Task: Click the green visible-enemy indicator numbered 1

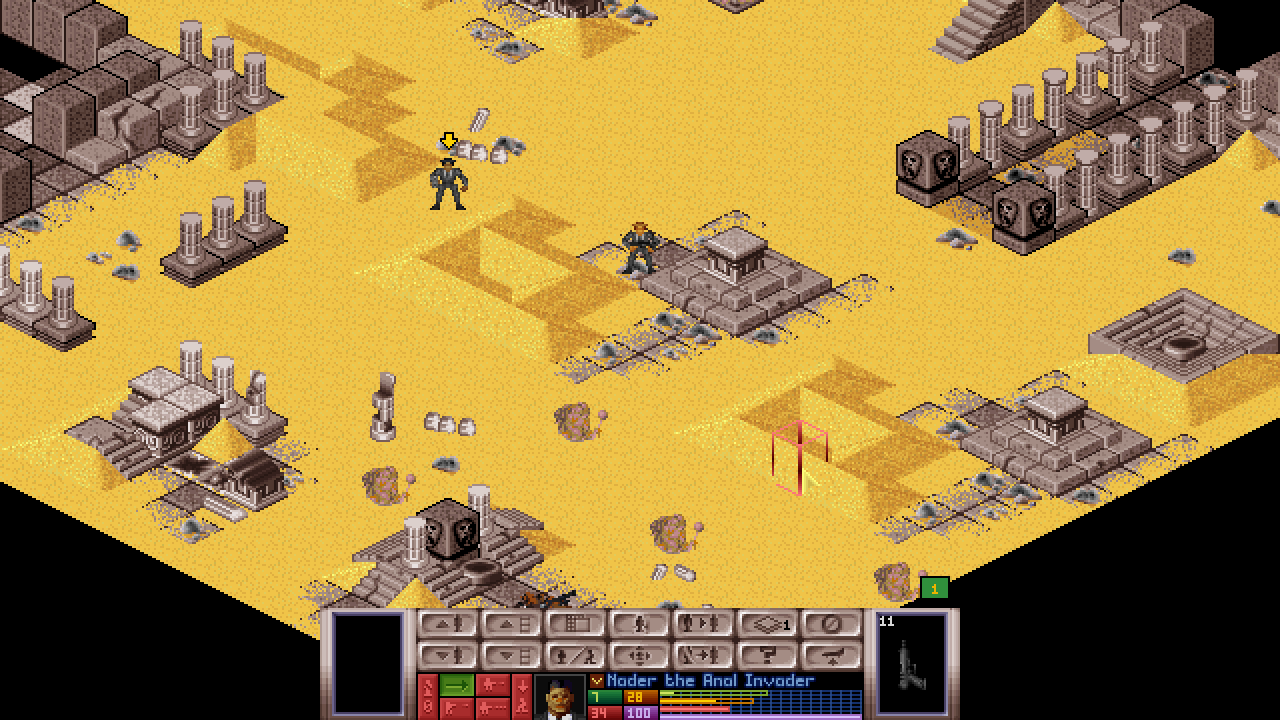Action: pos(934,589)
